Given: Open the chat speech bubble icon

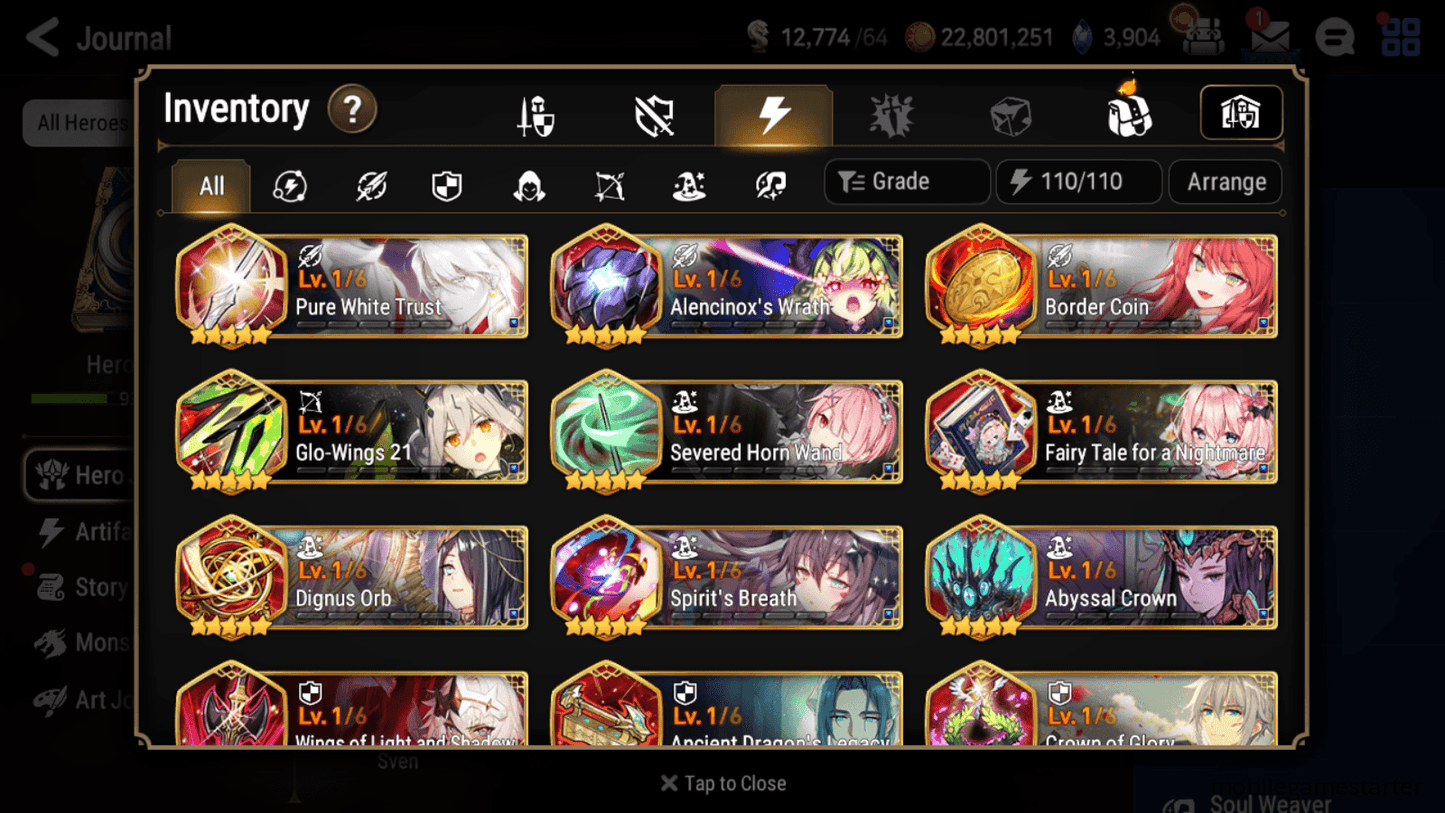Looking at the screenshot, I should click(1334, 37).
